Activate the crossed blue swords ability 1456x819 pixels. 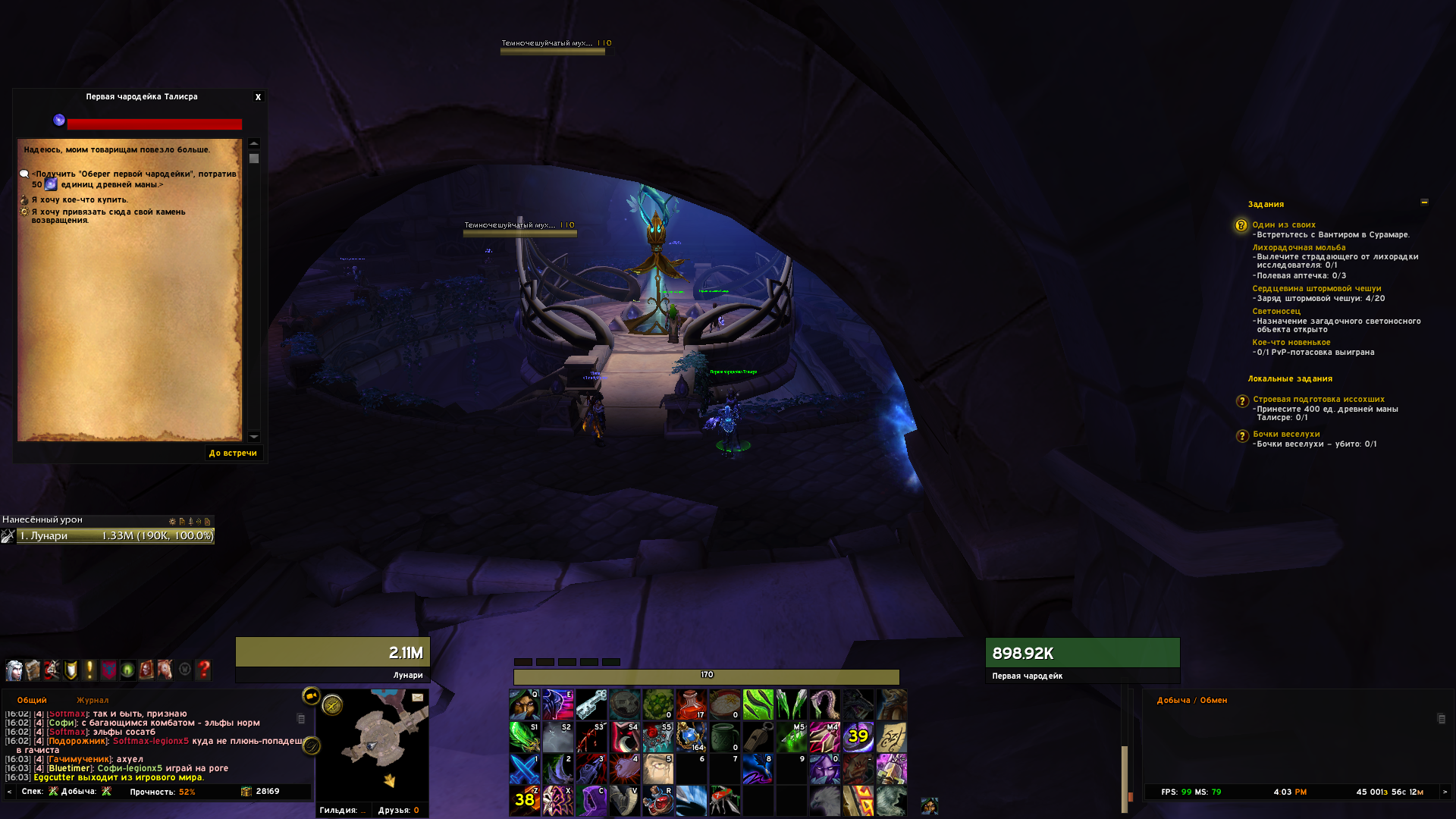[524, 769]
